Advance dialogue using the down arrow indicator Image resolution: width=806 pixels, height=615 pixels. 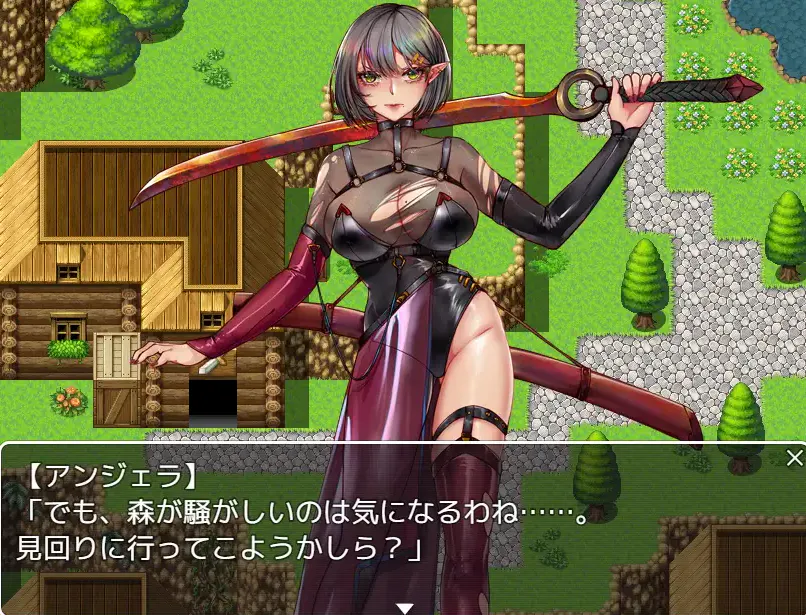click(404, 607)
